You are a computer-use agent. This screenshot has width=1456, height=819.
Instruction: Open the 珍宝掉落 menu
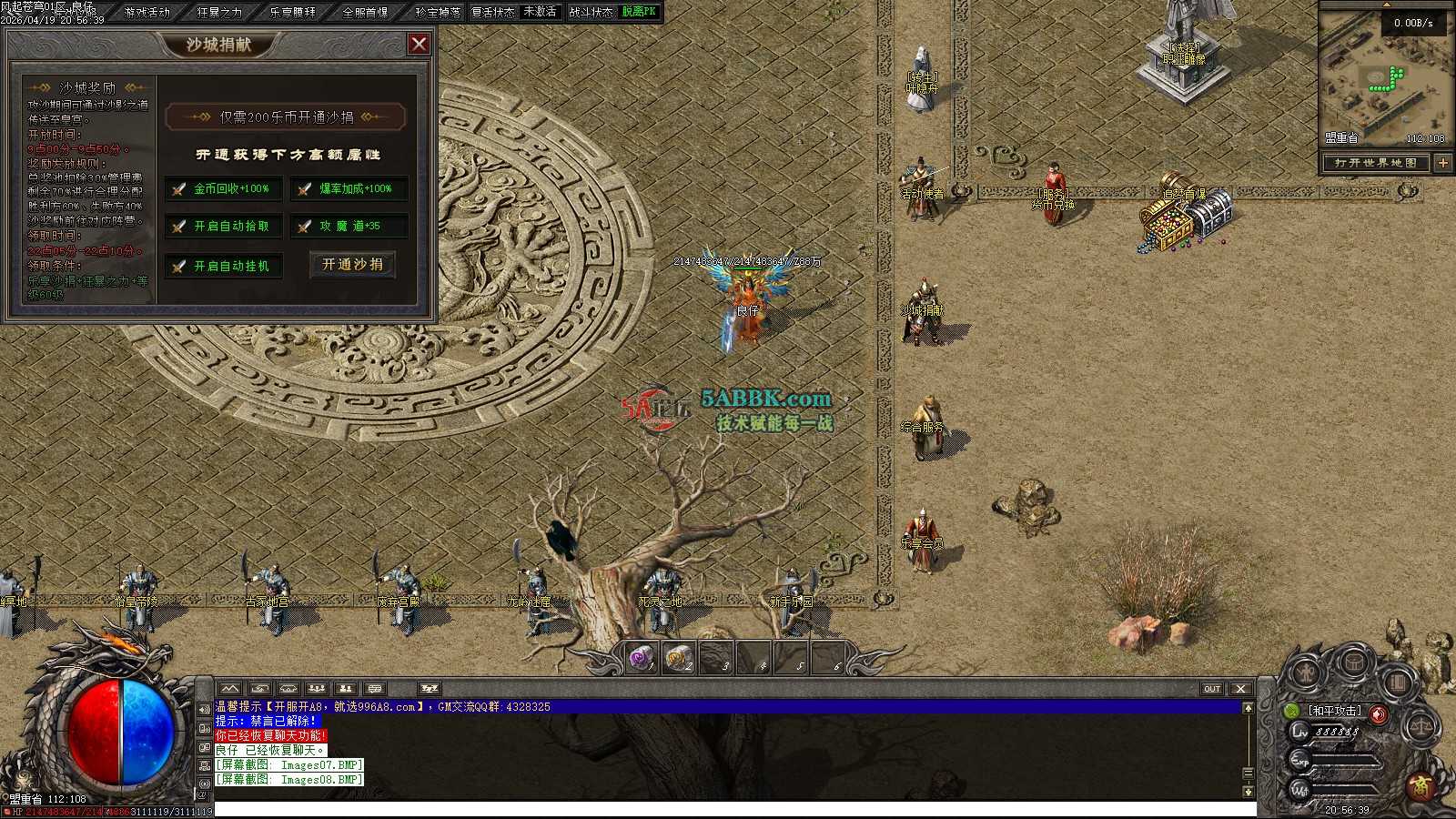(438, 12)
